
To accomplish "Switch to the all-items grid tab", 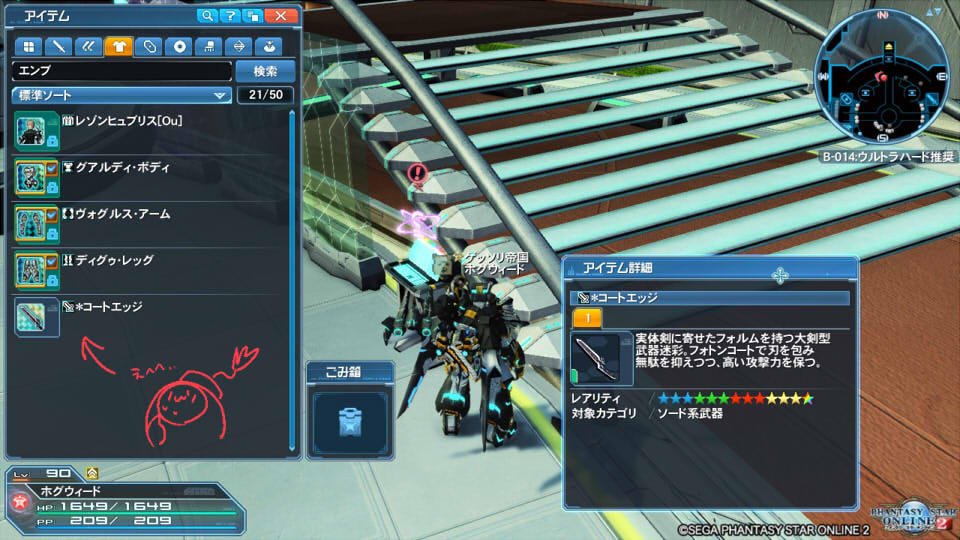I will (x=28, y=46).
